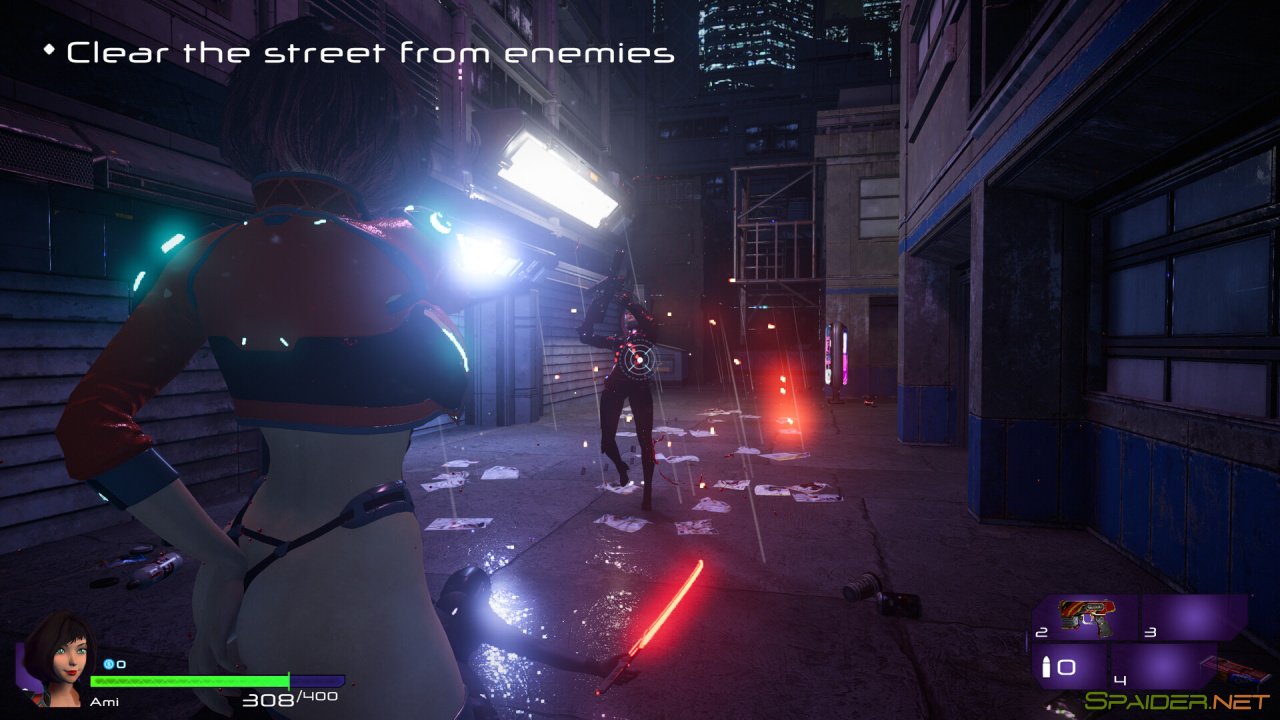Click the zero next to the coin icon

click(x=121, y=665)
